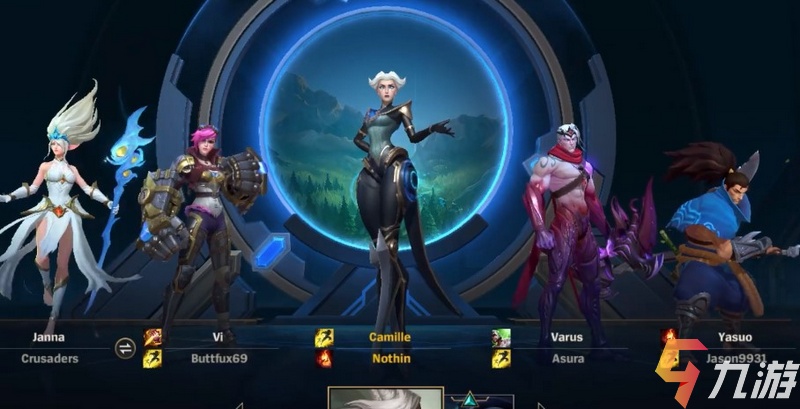This screenshot has width=800, height=409.
Task: Select the Camille player name slot
Action: [391, 357]
